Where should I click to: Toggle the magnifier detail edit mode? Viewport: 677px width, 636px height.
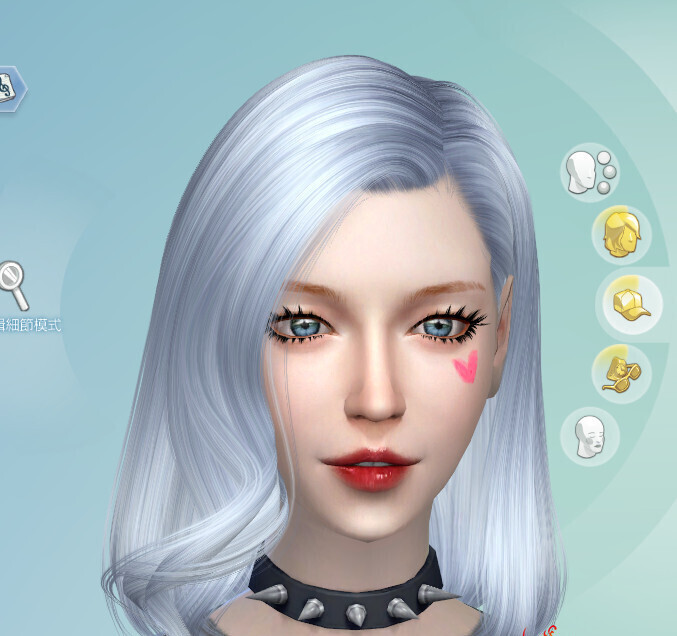pos(13,287)
